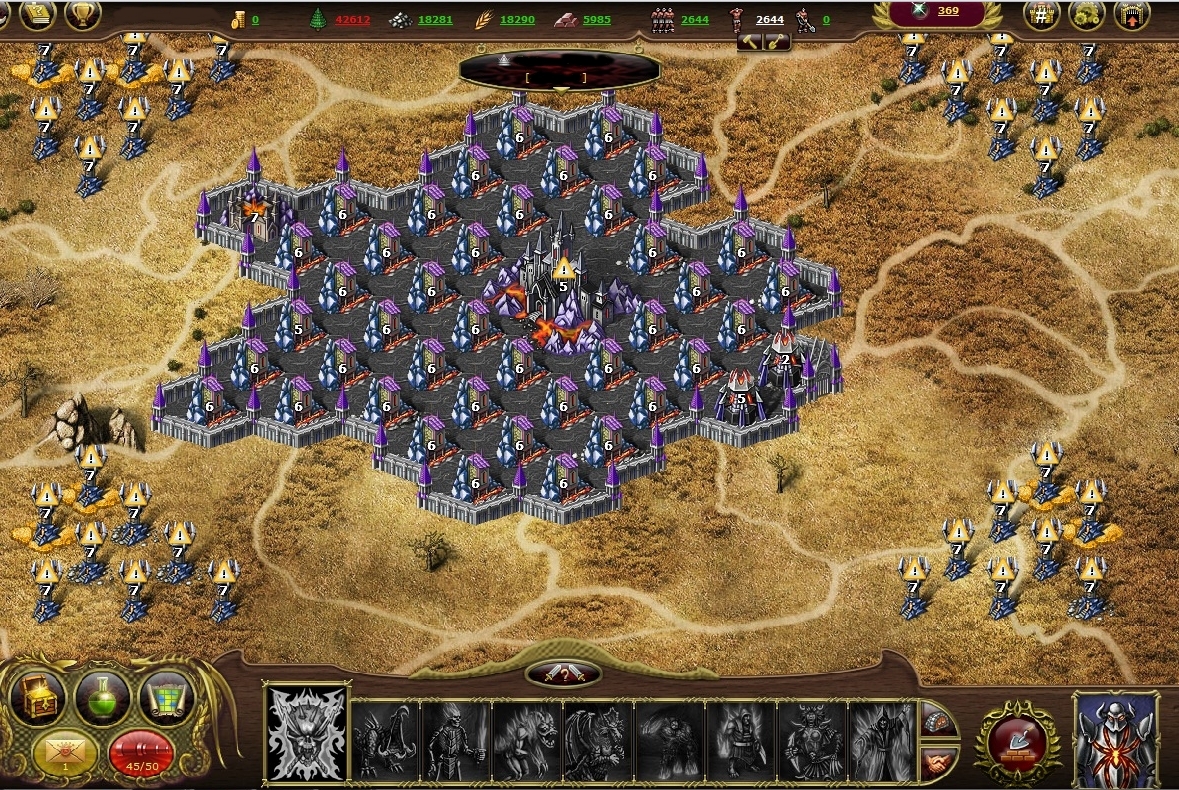This screenshot has height=790, width=1179.
Task: Open the scroll list button beside the trophy
Action: [37, 14]
